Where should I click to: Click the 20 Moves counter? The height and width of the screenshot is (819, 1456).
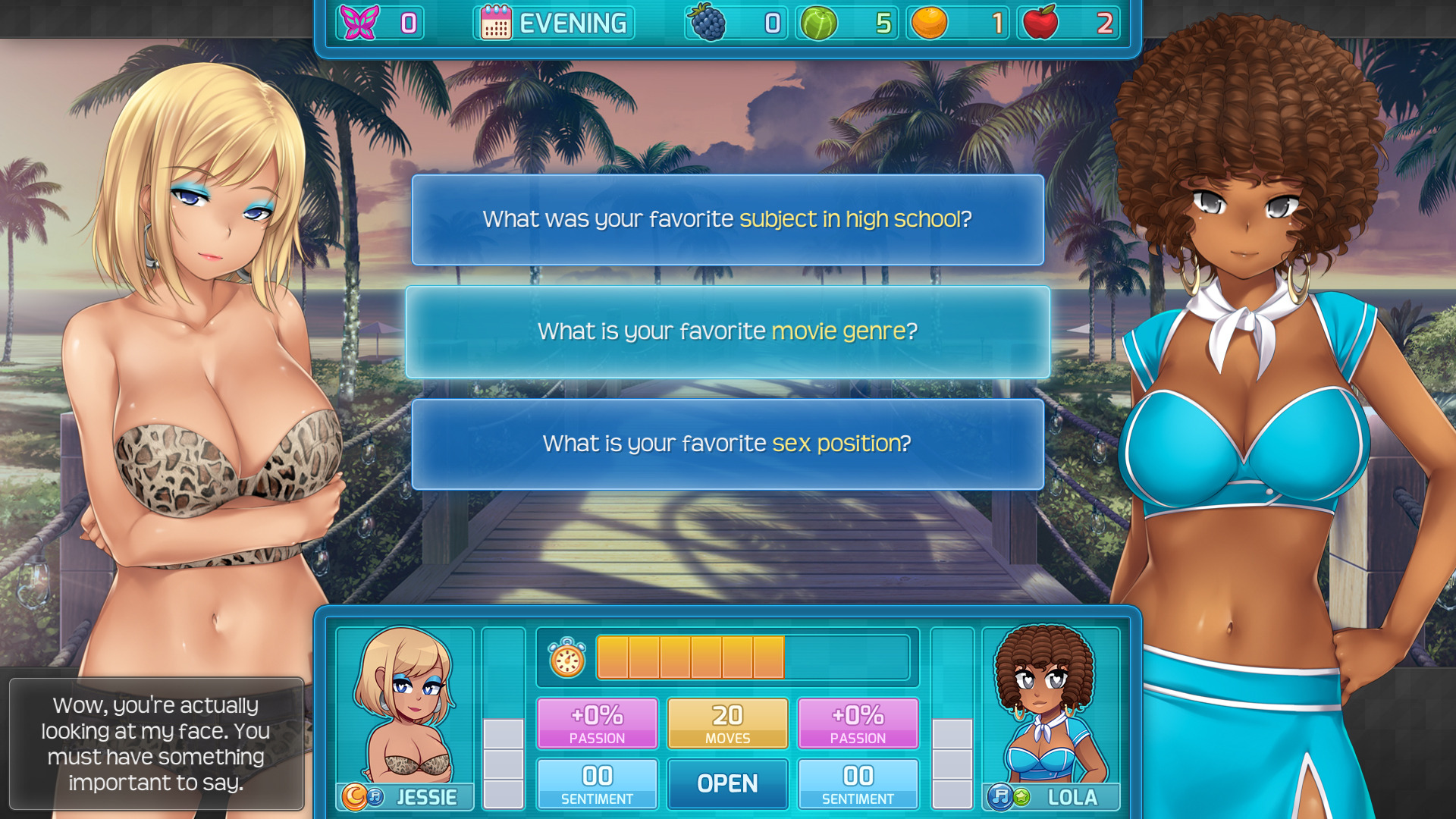pyautogui.click(x=727, y=721)
